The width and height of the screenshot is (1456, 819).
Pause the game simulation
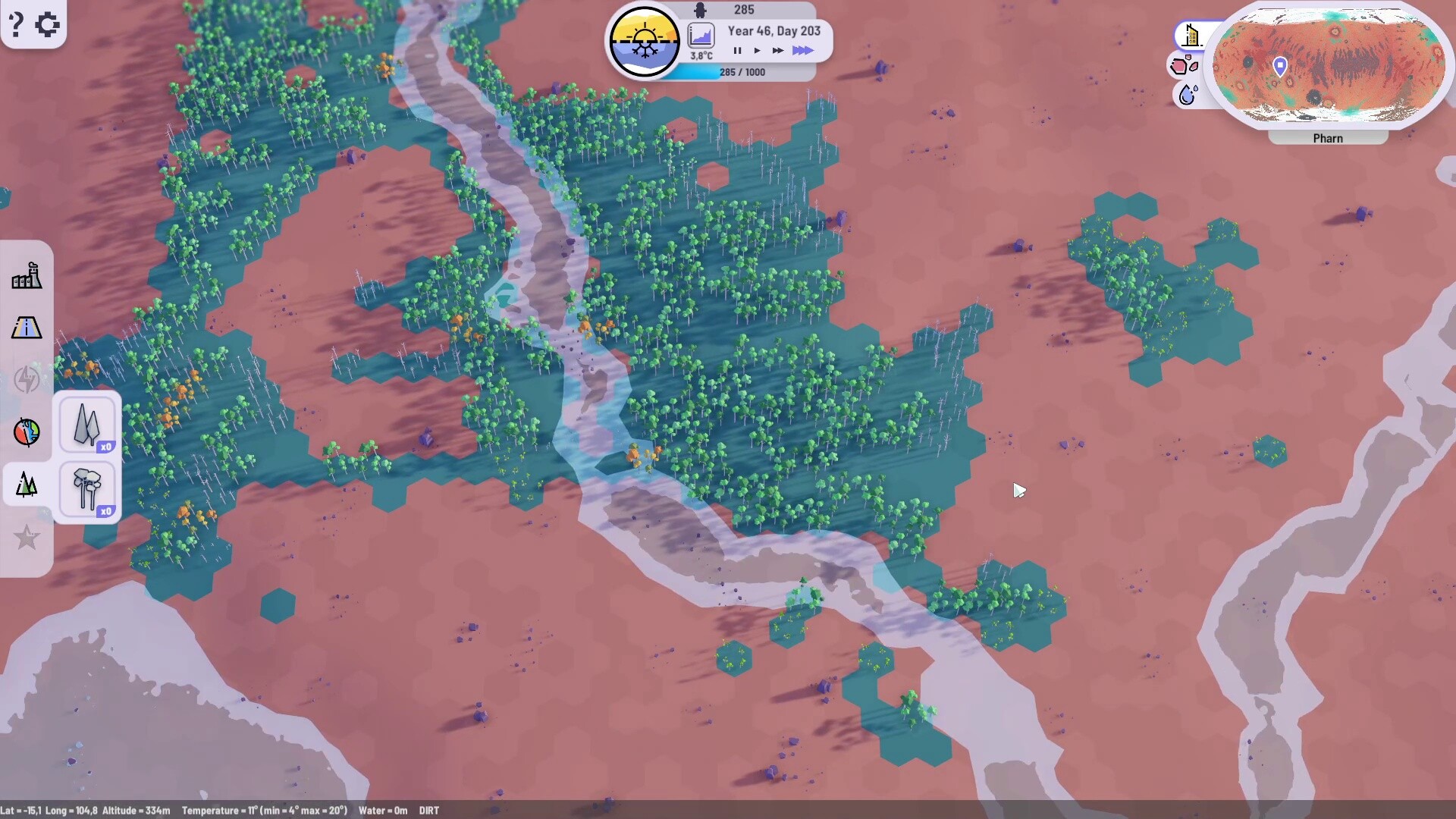point(737,50)
